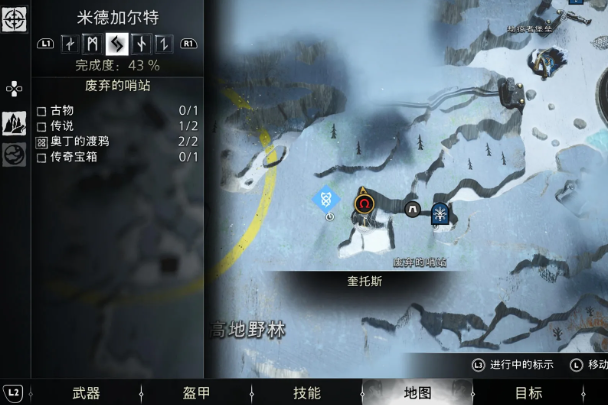Screen dimensions: 608x405
Task: Switch to the 武器 (Weapons) tab
Action: pyautogui.click(x=86, y=393)
